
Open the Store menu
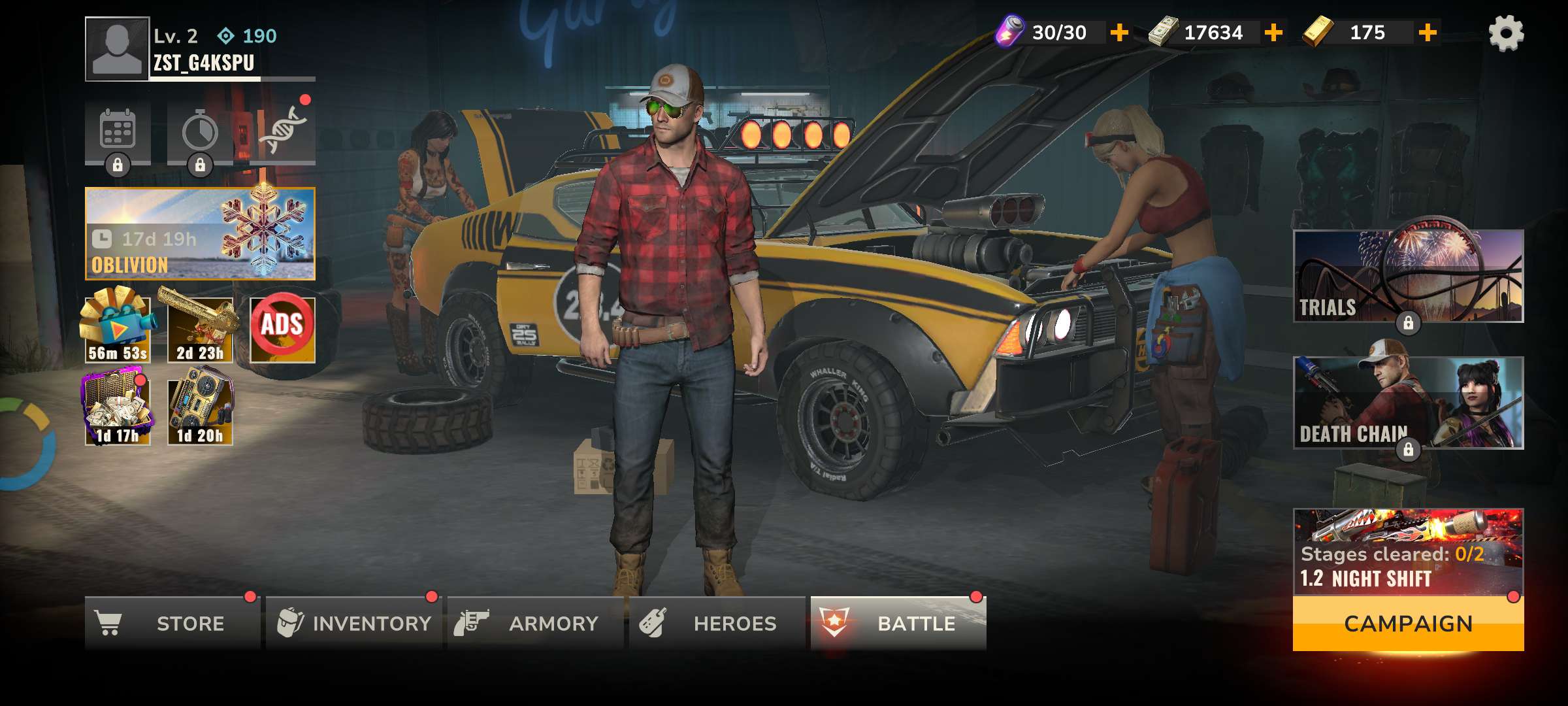pyautogui.click(x=172, y=624)
